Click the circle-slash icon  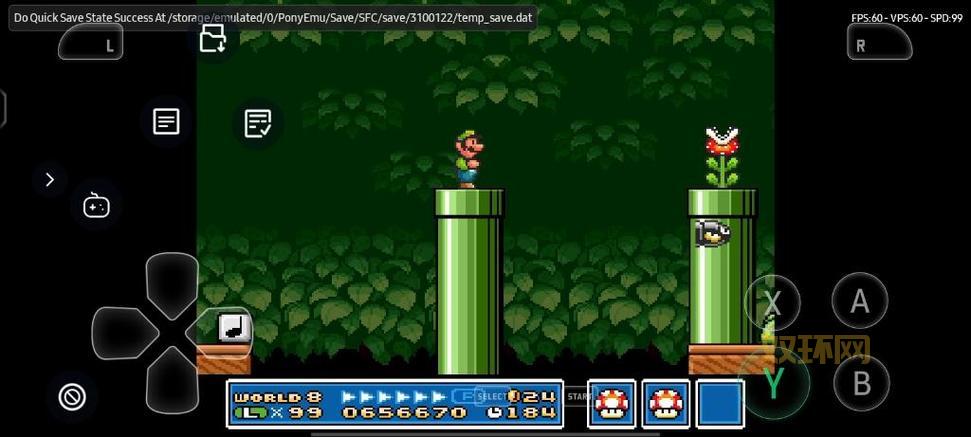[72, 397]
